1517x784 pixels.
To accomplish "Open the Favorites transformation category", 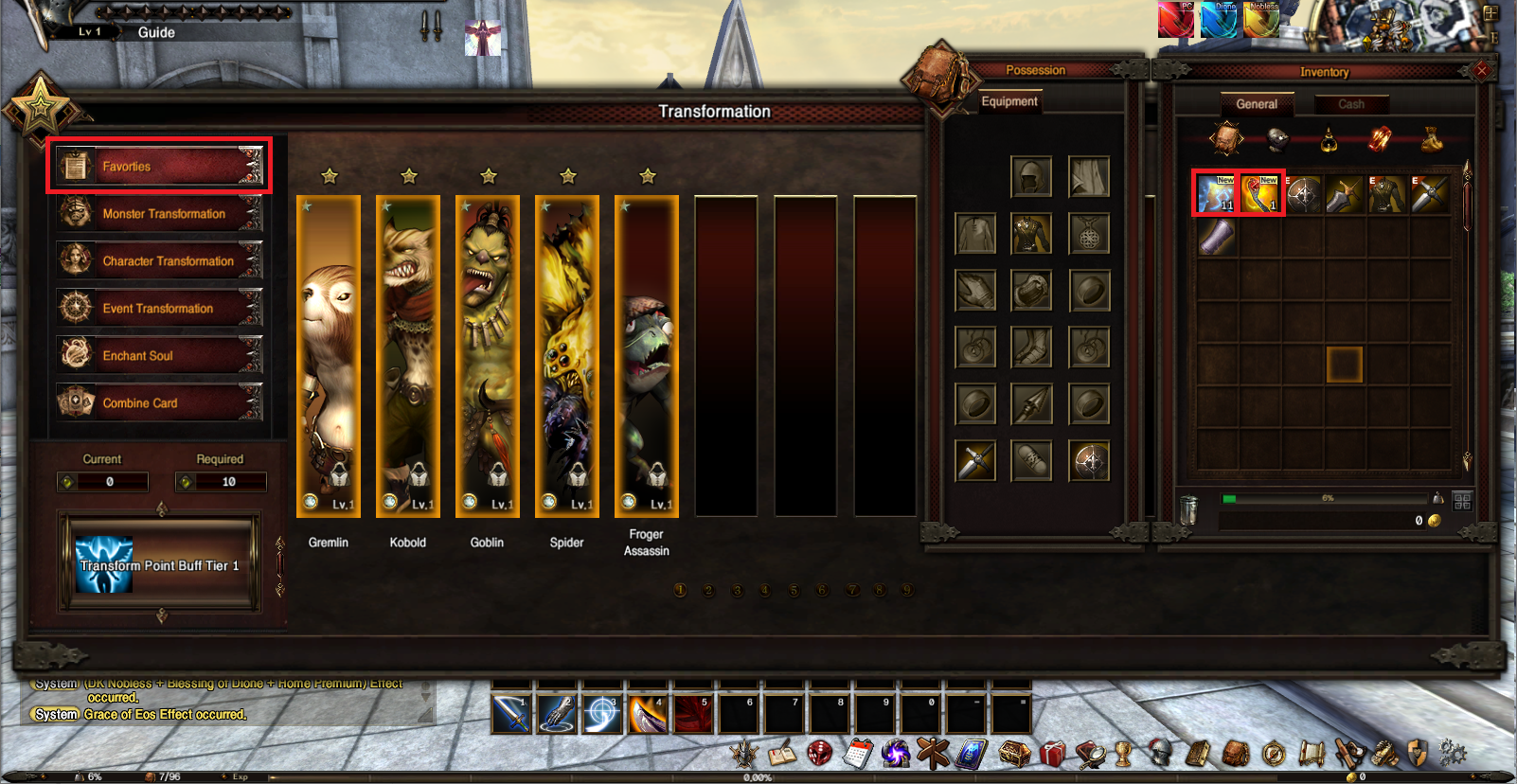I will click(159, 167).
